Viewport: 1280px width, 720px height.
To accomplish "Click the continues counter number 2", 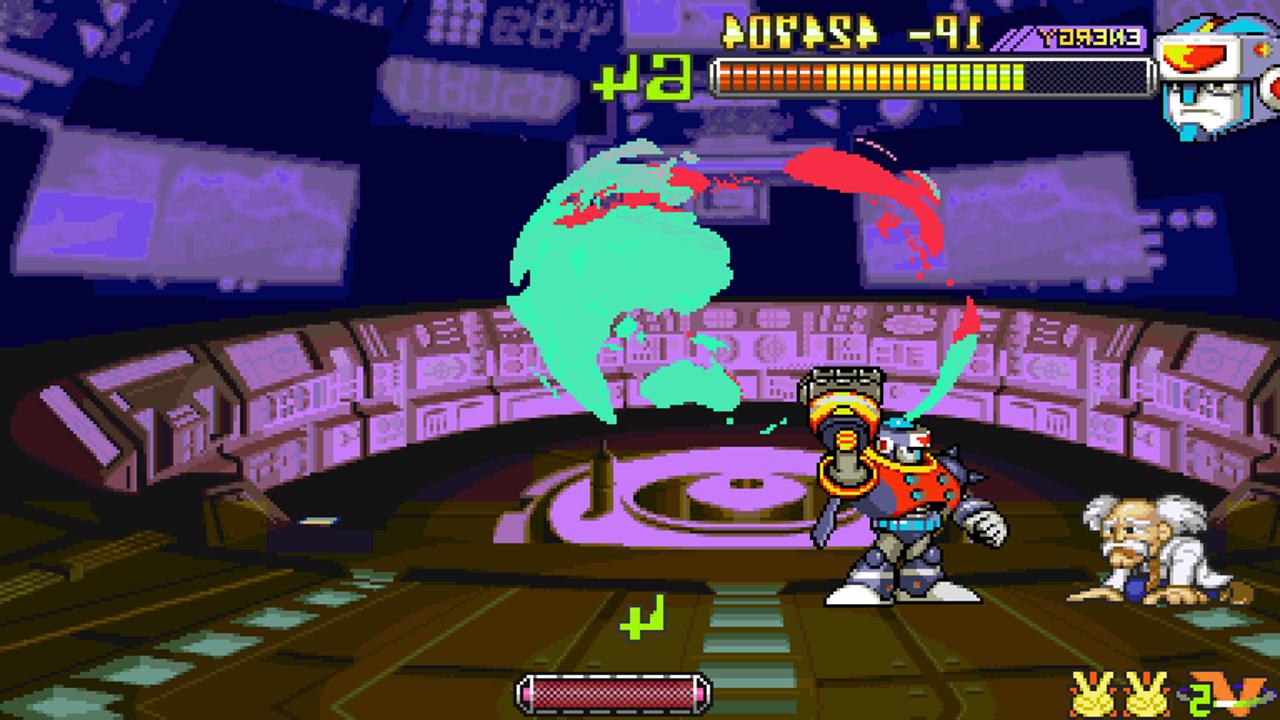I will 1199,699.
